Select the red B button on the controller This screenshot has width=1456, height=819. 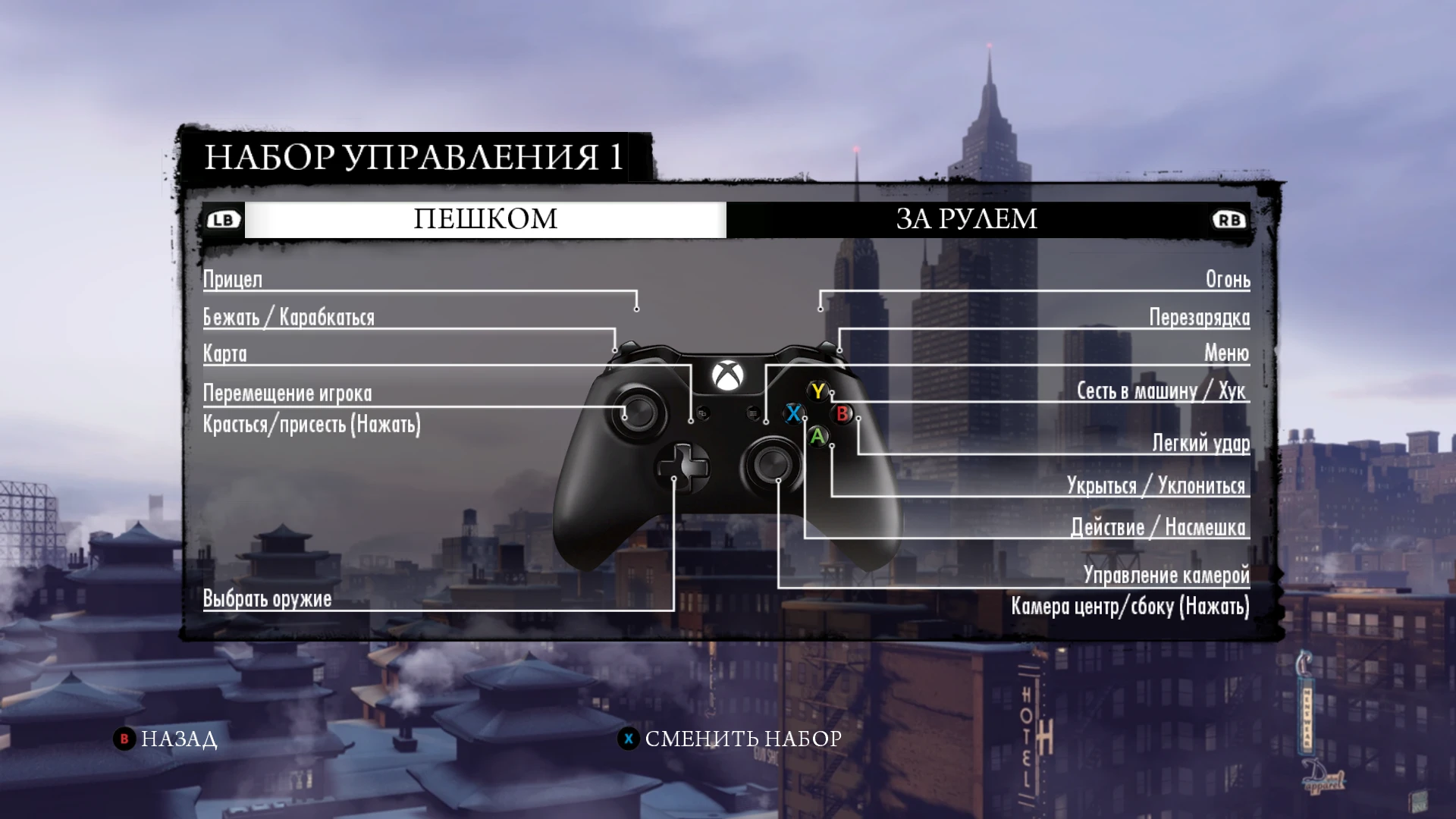pyautogui.click(x=842, y=416)
